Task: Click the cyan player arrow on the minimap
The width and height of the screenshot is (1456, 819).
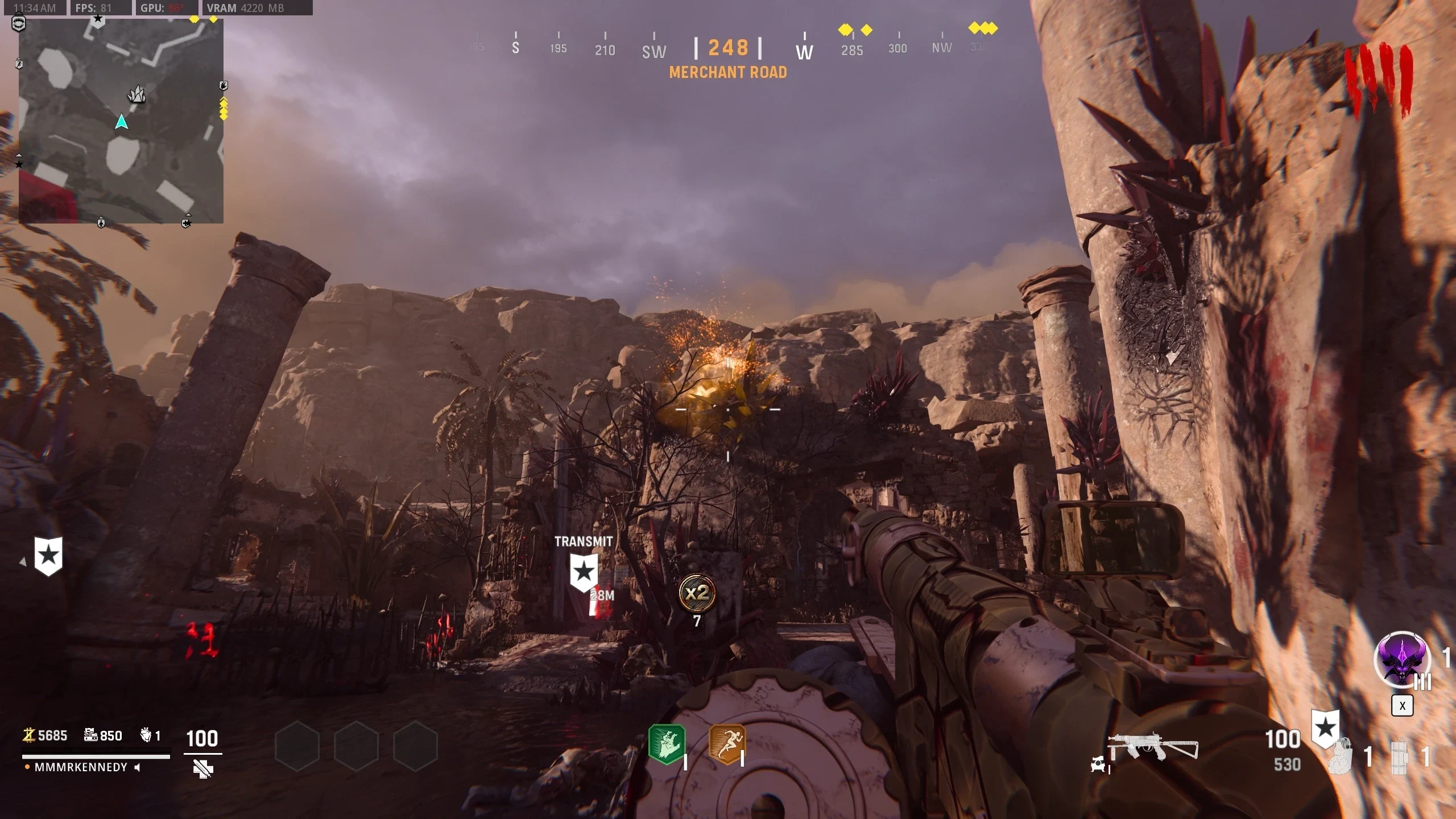Action: point(121,122)
